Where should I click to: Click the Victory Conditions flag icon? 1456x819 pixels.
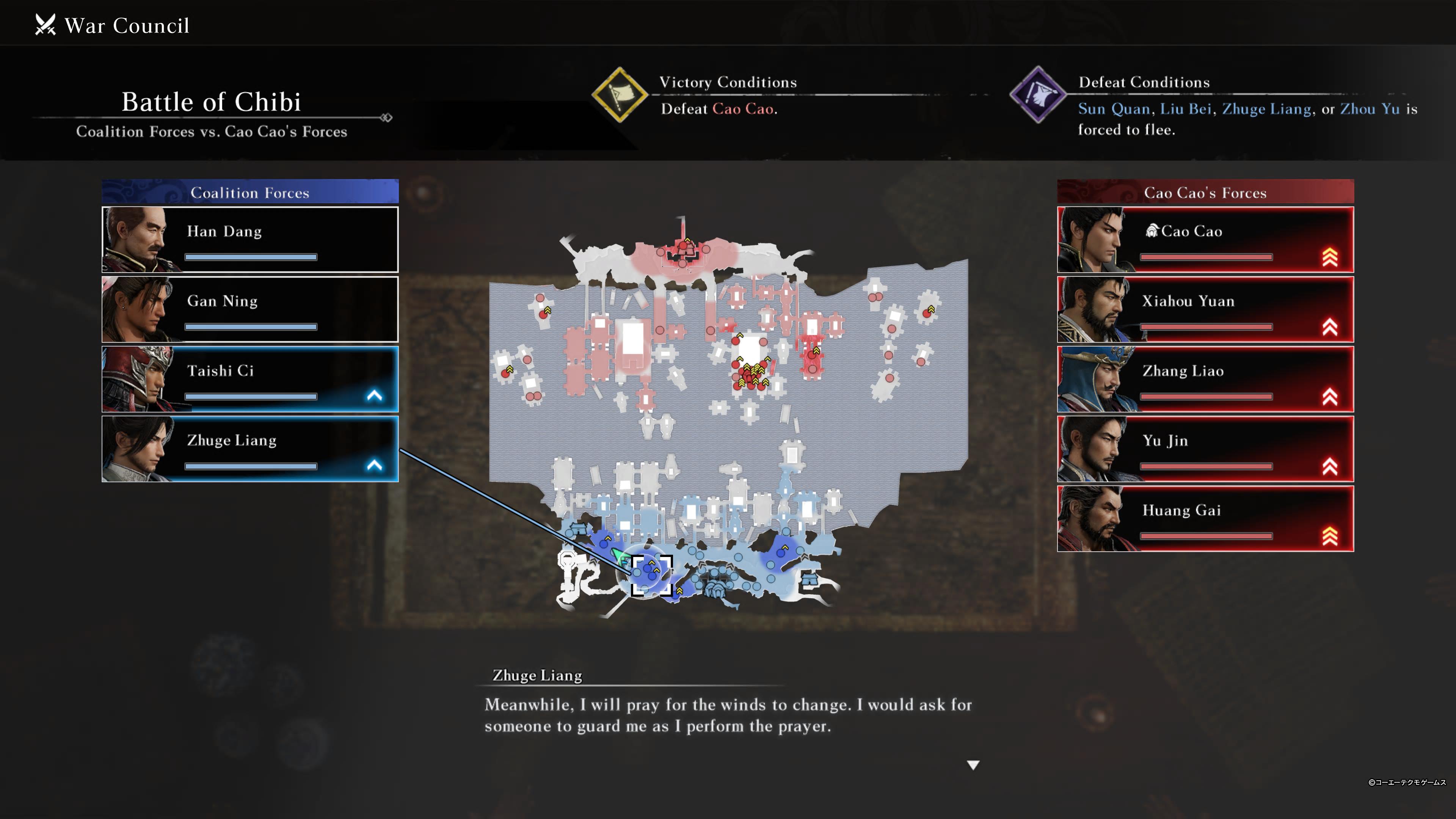pos(620,95)
